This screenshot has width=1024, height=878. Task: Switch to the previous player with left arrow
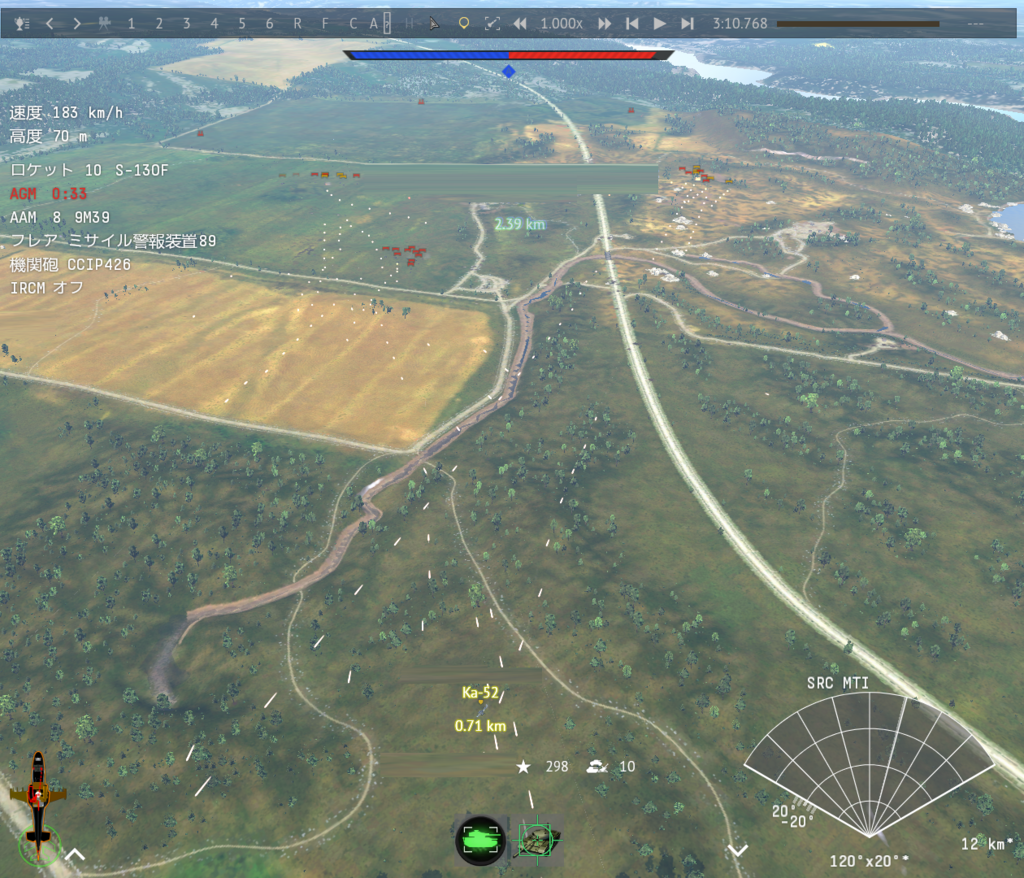click(50, 23)
